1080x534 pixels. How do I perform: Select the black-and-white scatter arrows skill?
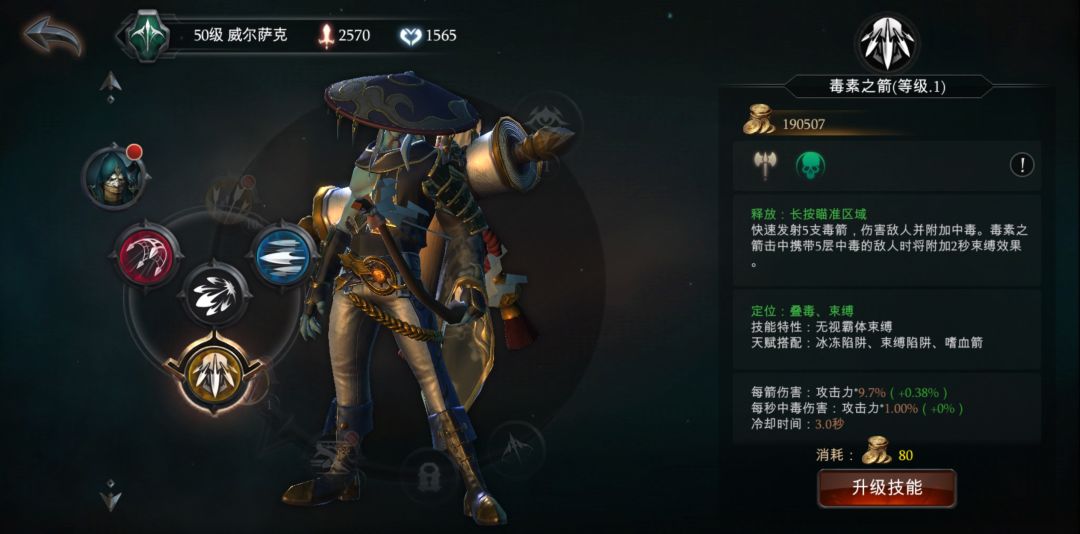click(215, 295)
